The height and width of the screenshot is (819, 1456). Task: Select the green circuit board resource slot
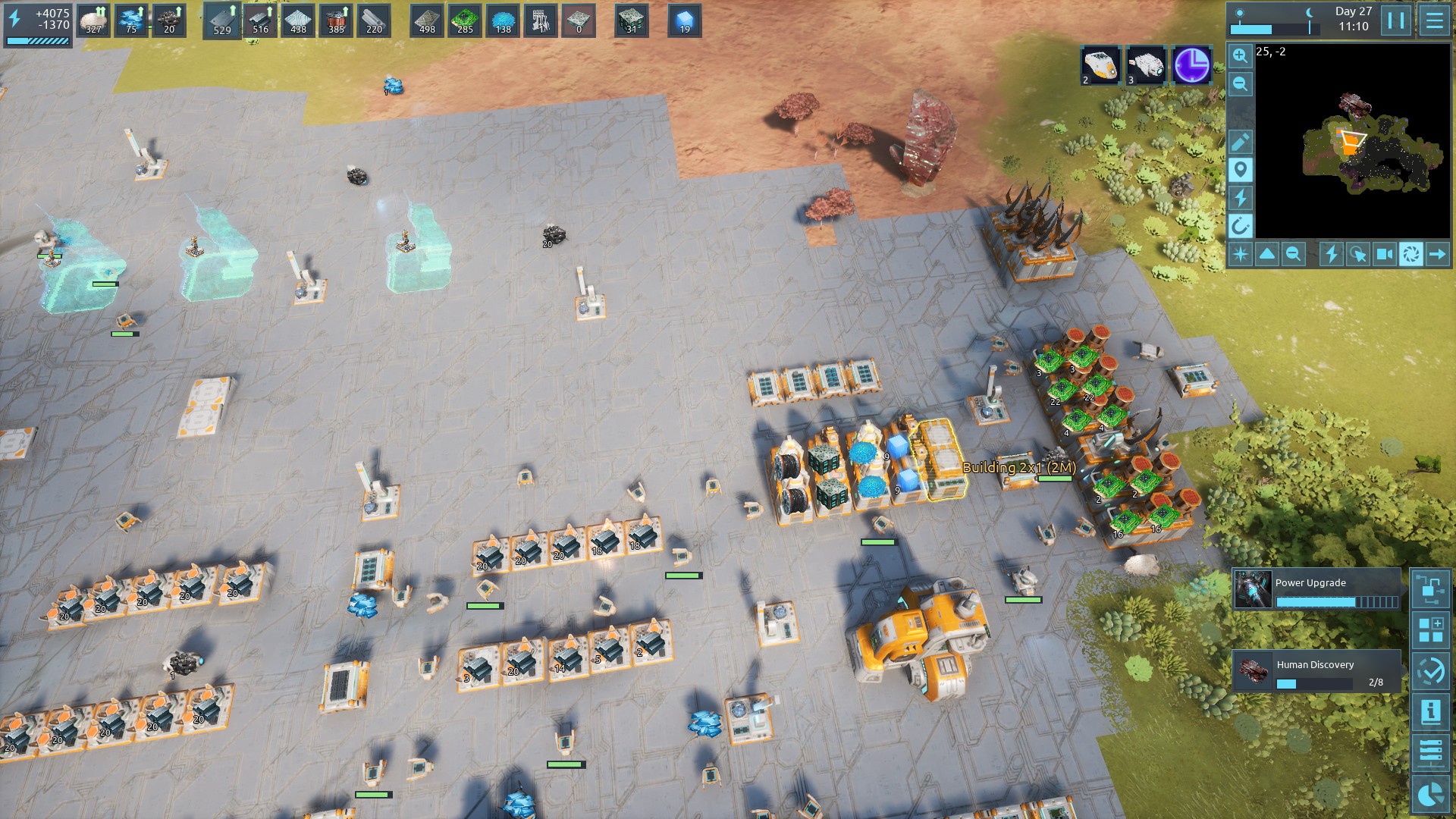pyautogui.click(x=465, y=21)
